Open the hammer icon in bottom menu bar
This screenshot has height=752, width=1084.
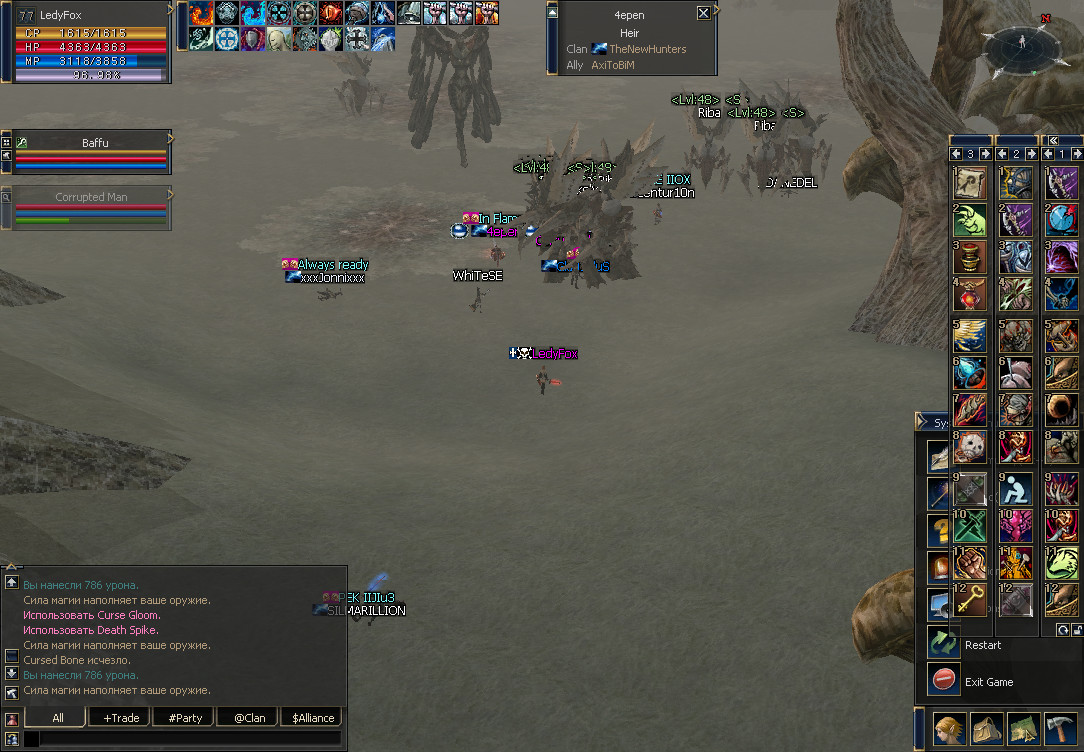(1060, 729)
